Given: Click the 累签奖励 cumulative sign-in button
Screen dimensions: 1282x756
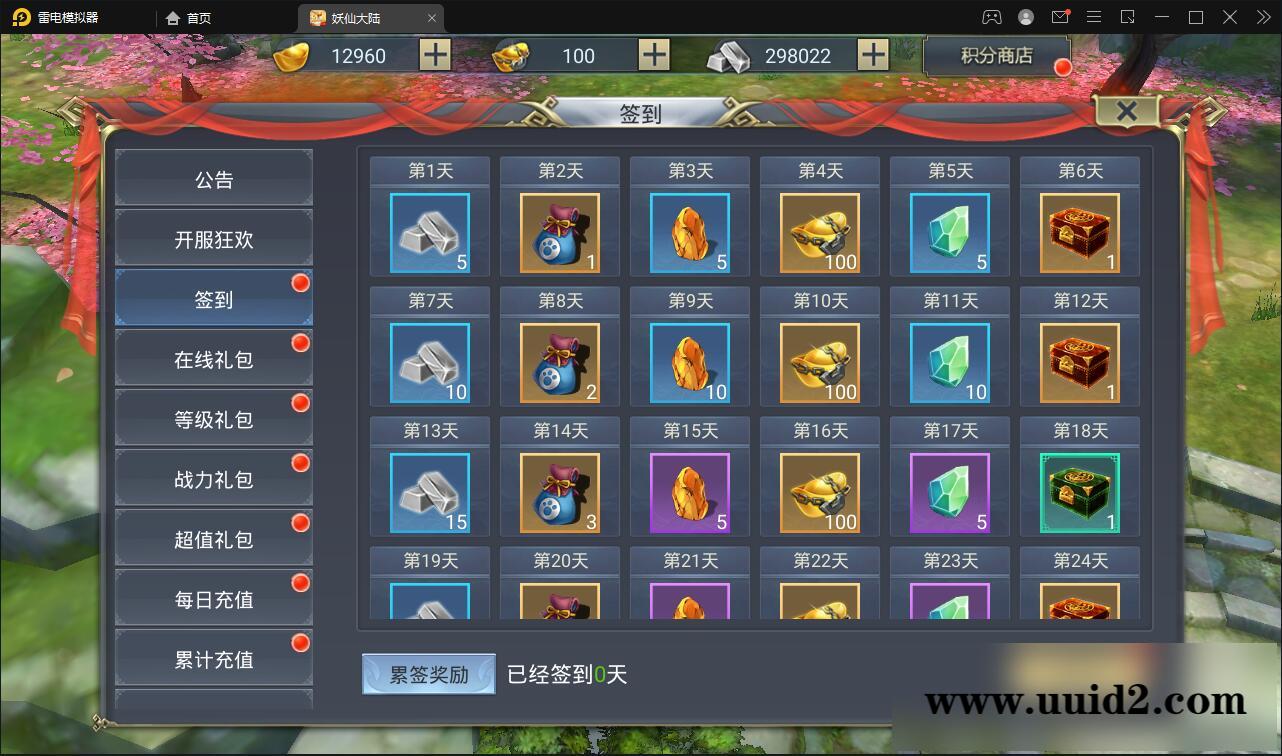Looking at the screenshot, I should 428,674.
